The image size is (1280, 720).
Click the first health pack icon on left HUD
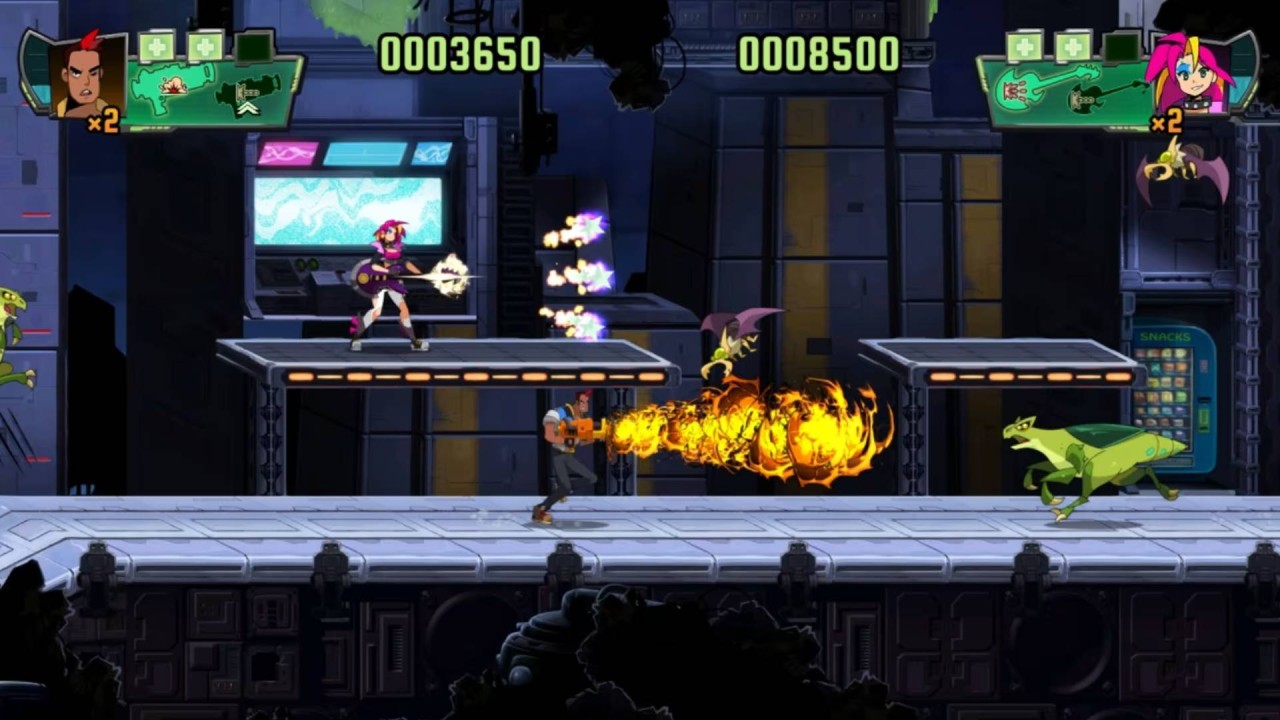click(158, 45)
